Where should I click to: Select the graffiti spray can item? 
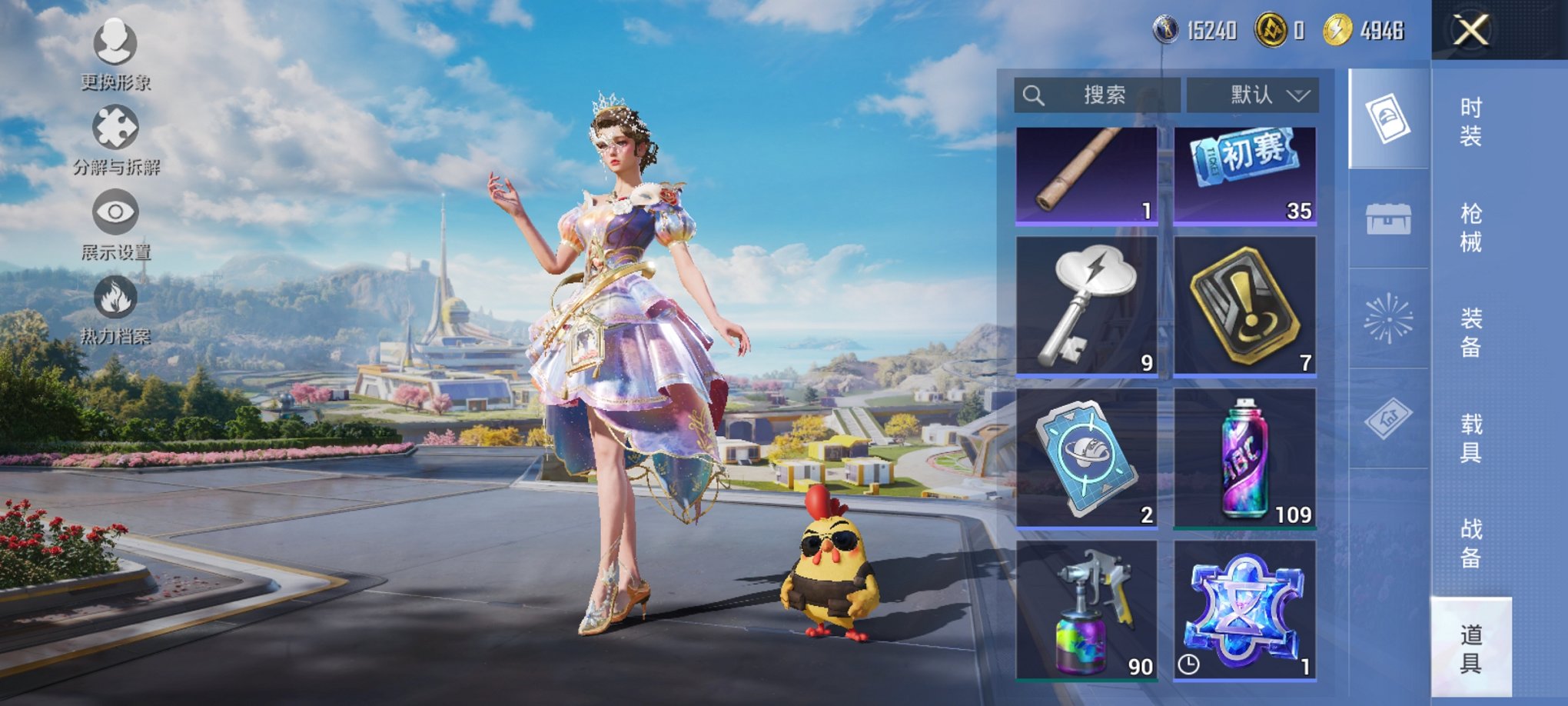1245,457
